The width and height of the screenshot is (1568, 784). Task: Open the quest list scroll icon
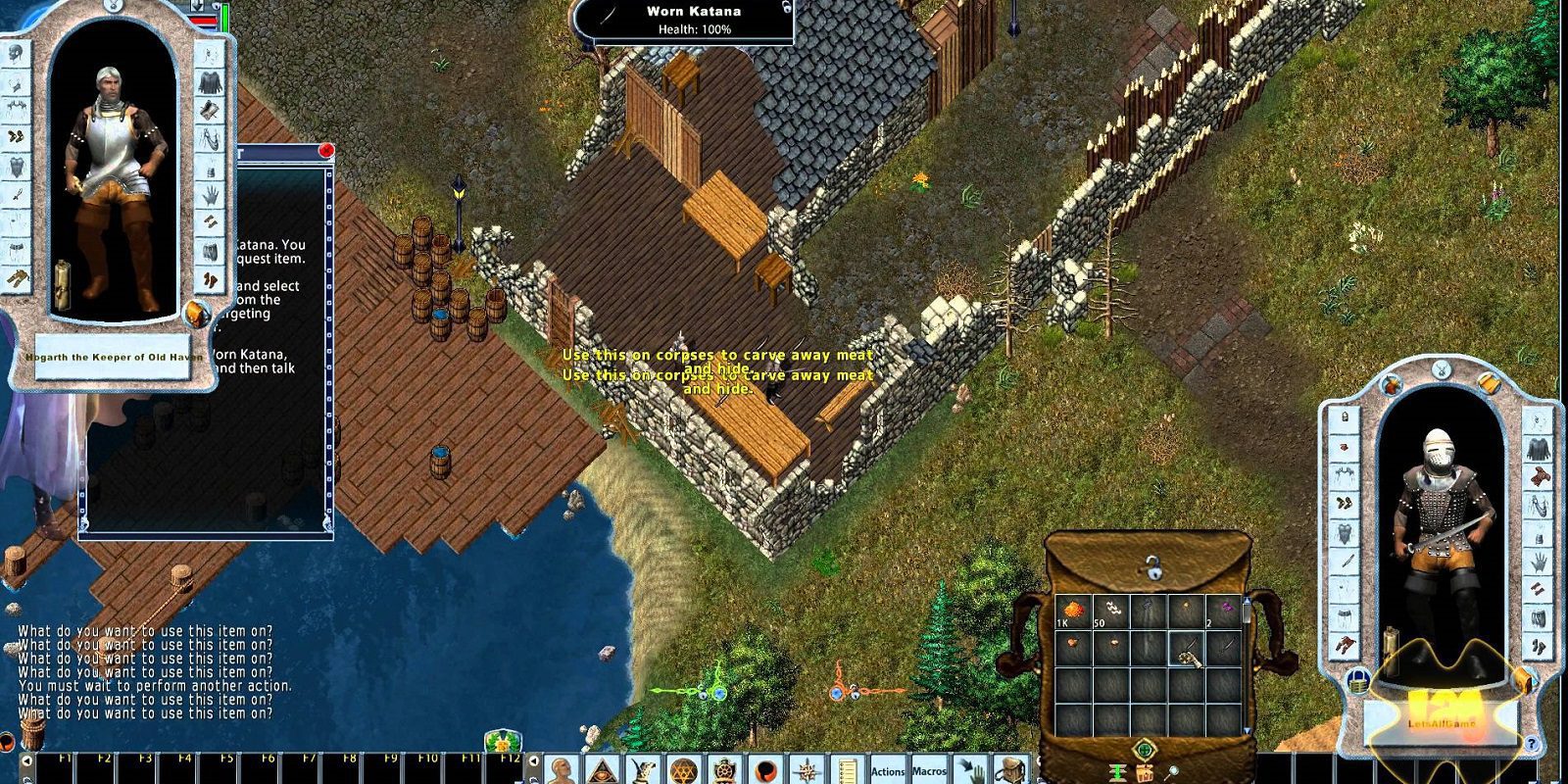click(x=848, y=770)
